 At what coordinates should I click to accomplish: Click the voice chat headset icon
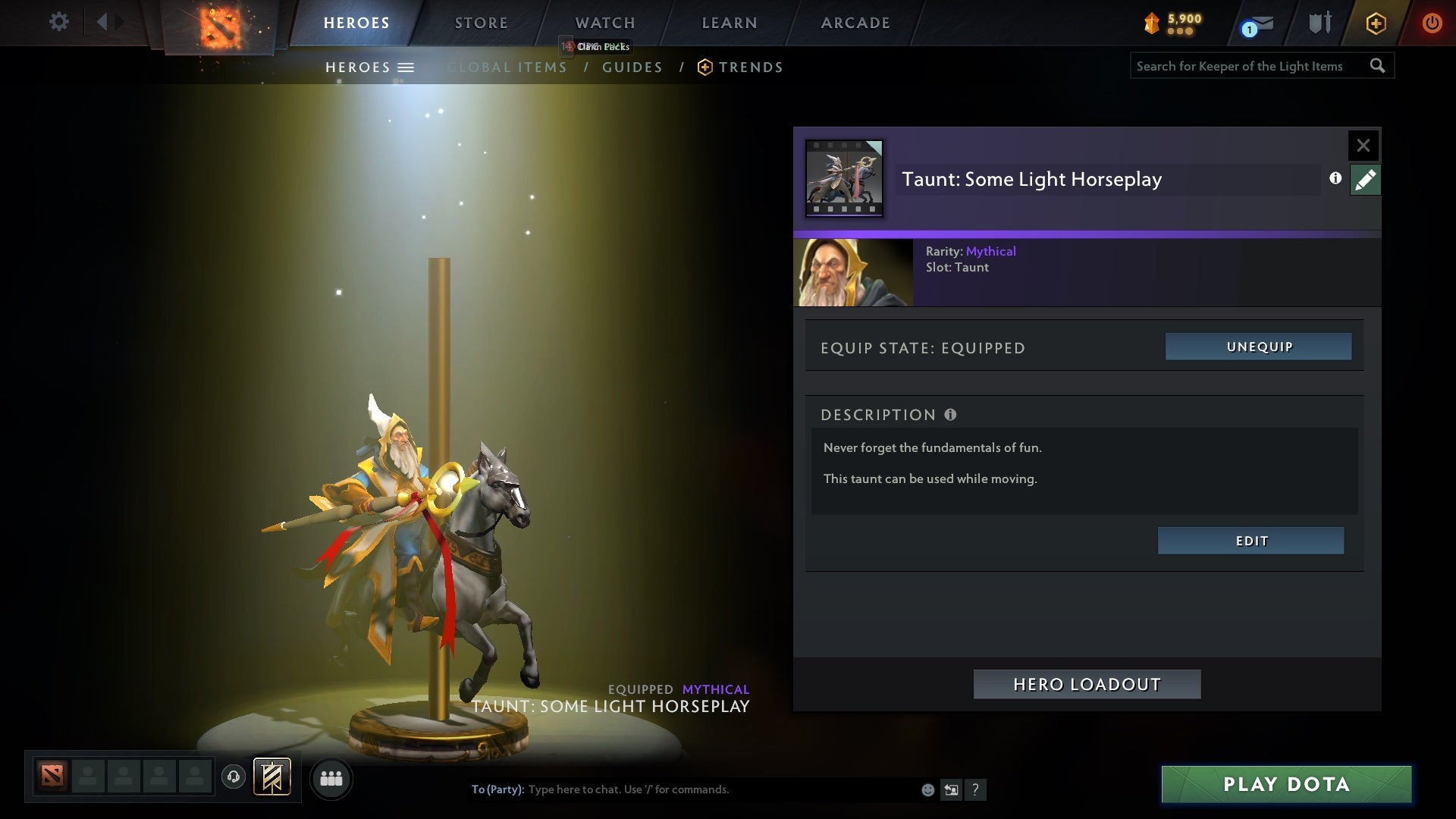click(233, 777)
